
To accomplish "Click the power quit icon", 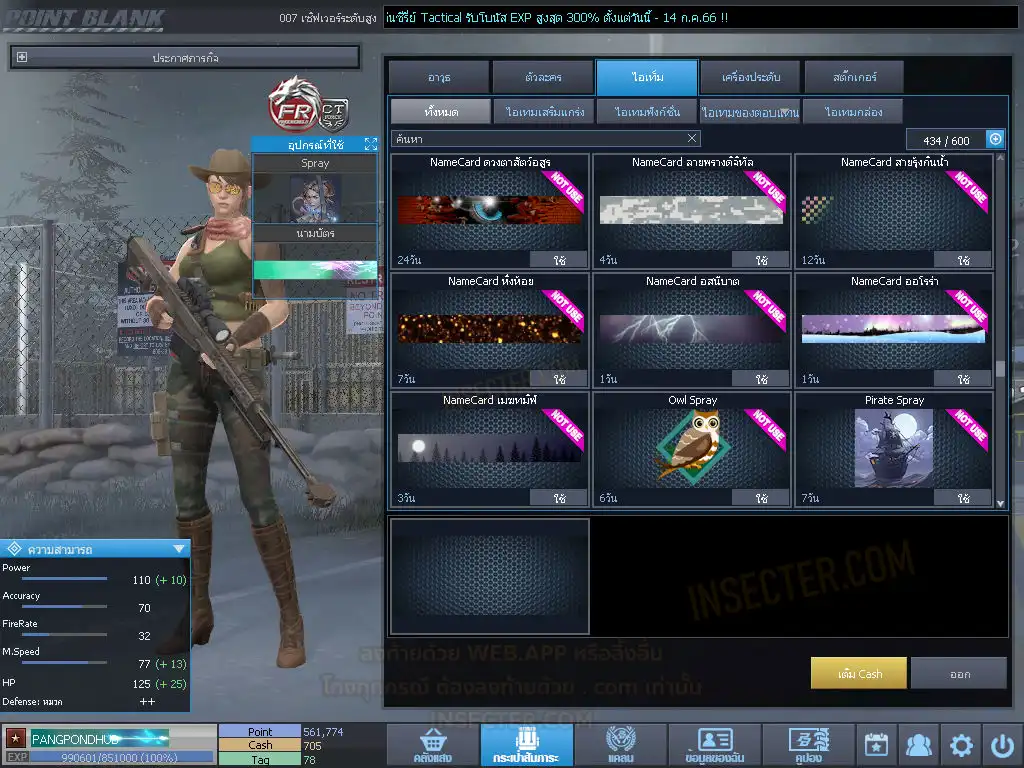I will (1002, 745).
